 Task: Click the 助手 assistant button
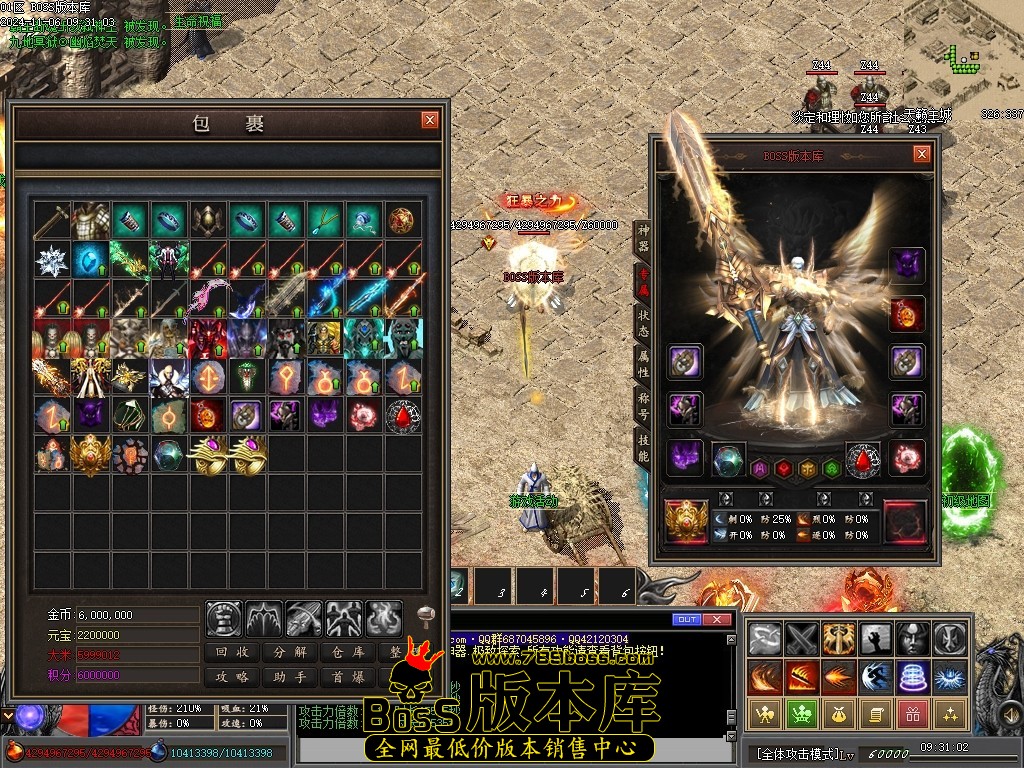(x=290, y=677)
